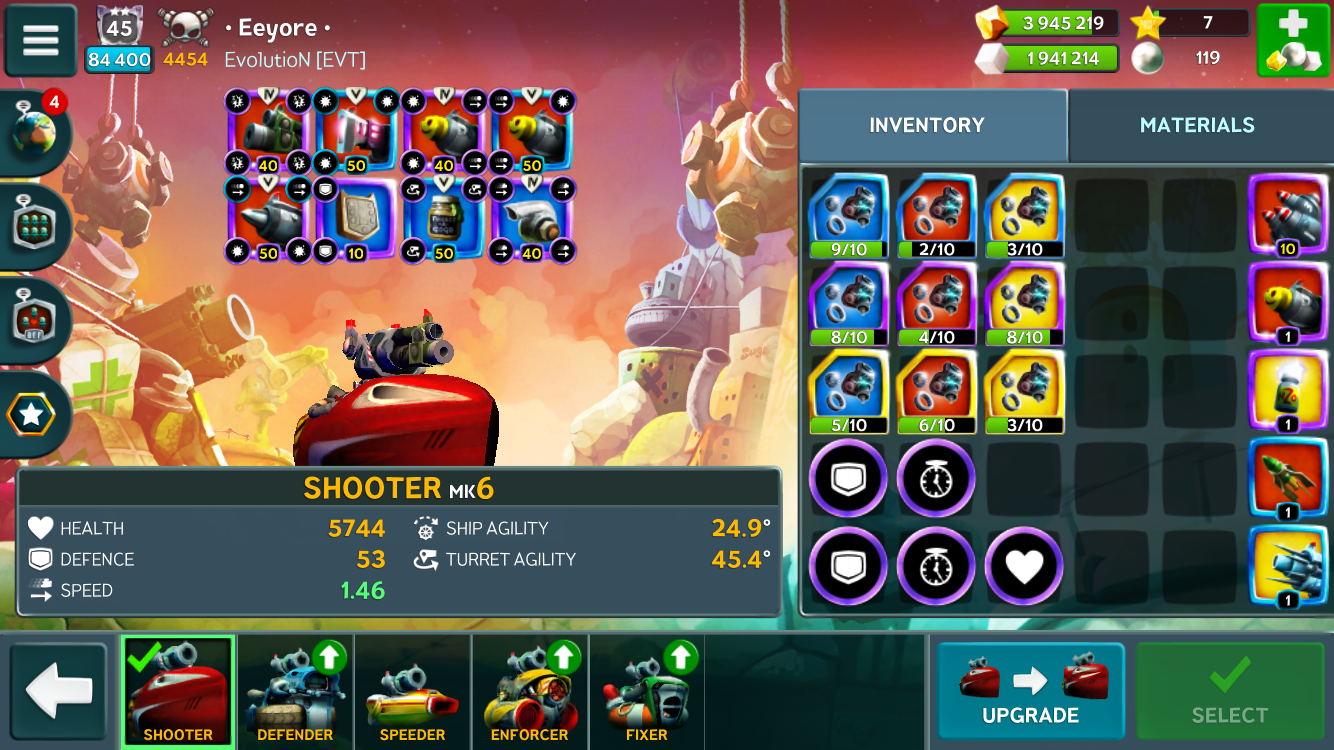1334x750 pixels.
Task: Upgrade the Shooter ship
Action: (1030, 691)
